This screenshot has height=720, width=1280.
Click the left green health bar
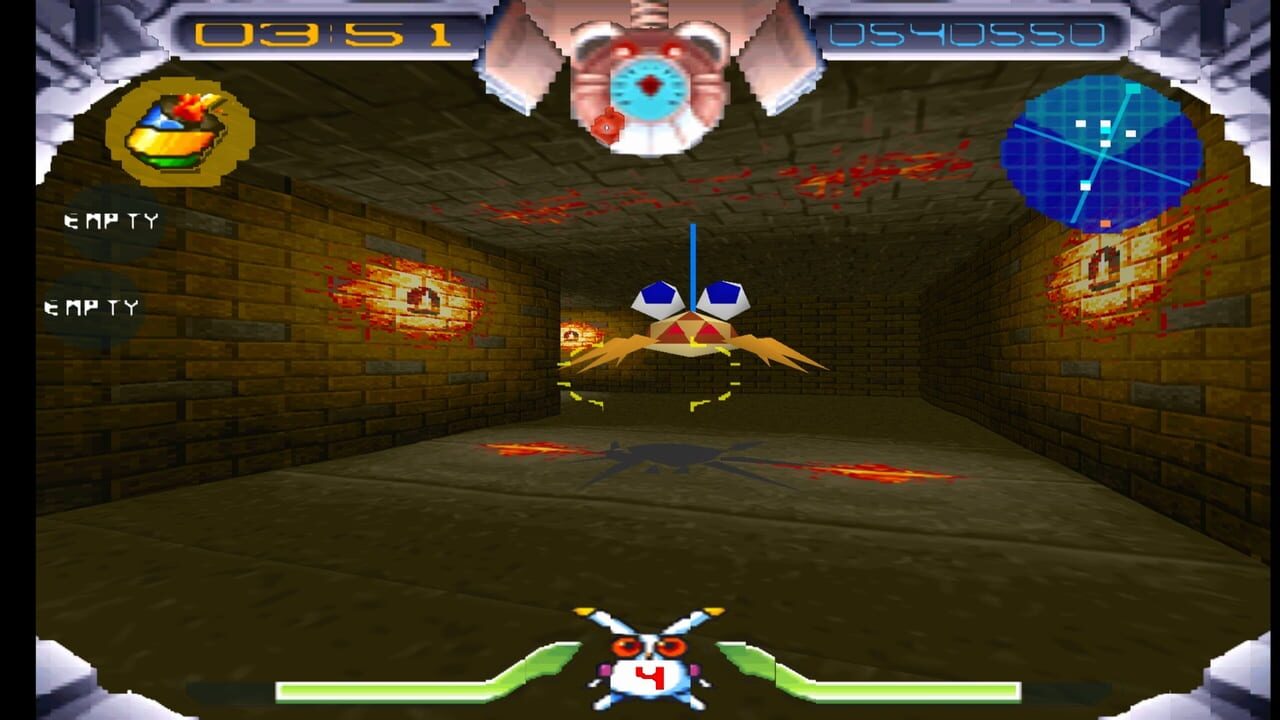point(380,692)
